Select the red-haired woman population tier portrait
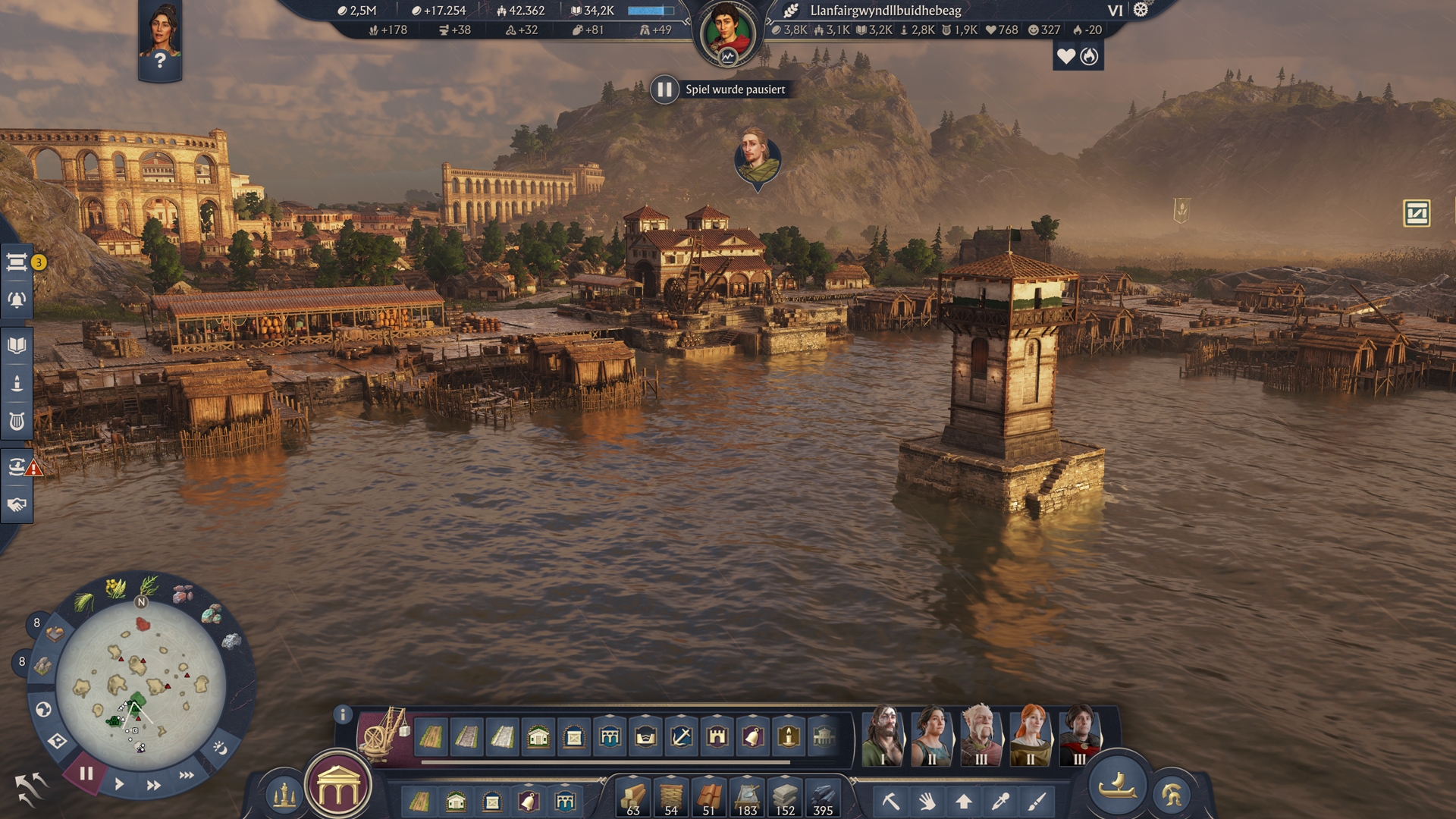The height and width of the screenshot is (819, 1456). pos(1031,735)
